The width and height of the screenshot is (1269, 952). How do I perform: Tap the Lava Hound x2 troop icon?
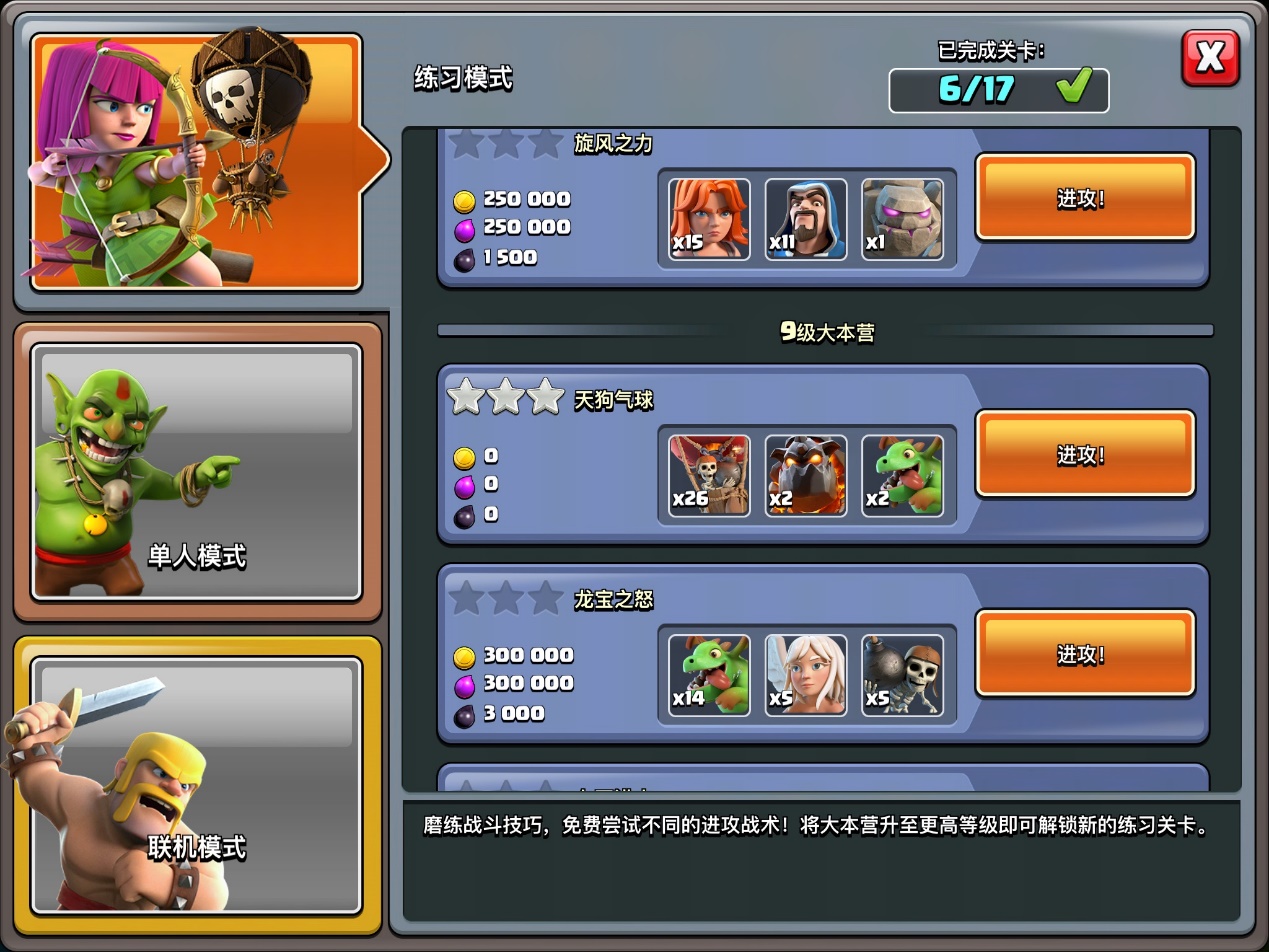806,475
